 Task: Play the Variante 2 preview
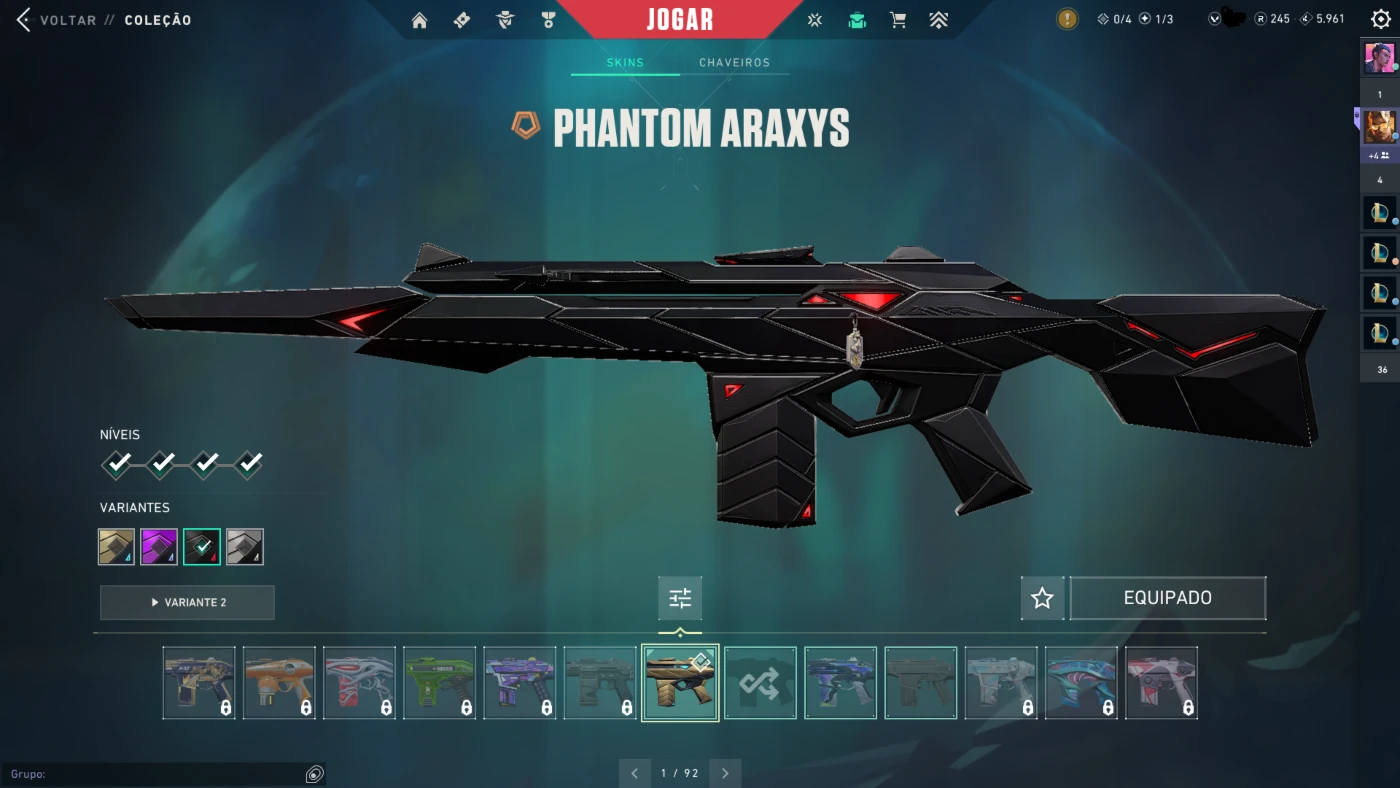(187, 603)
